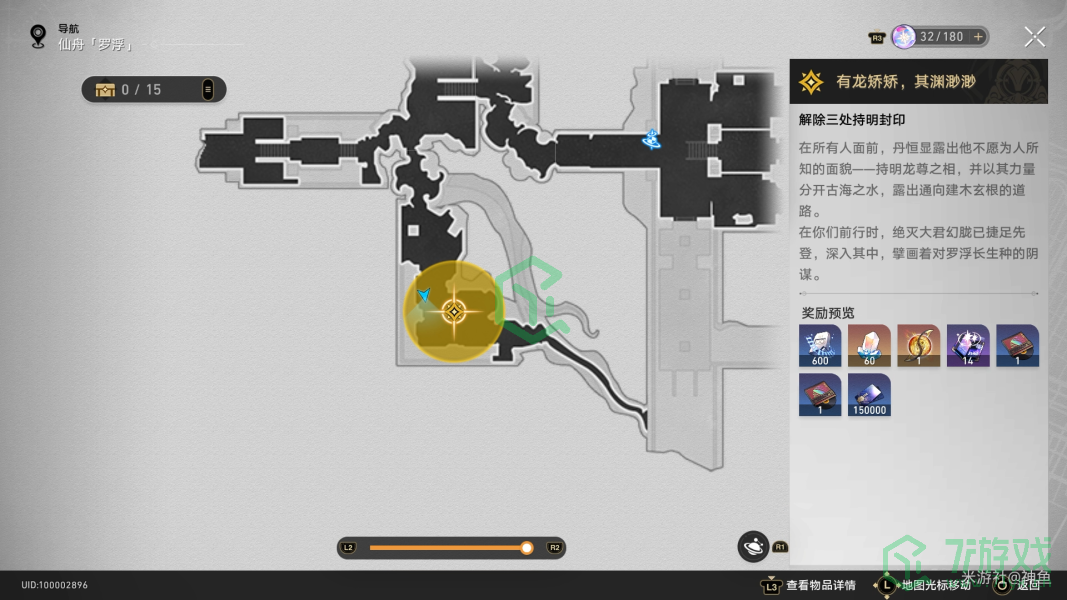This screenshot has width=1067, height=600.
Task: Close the map with the X button
Action: coord(1034,38)
